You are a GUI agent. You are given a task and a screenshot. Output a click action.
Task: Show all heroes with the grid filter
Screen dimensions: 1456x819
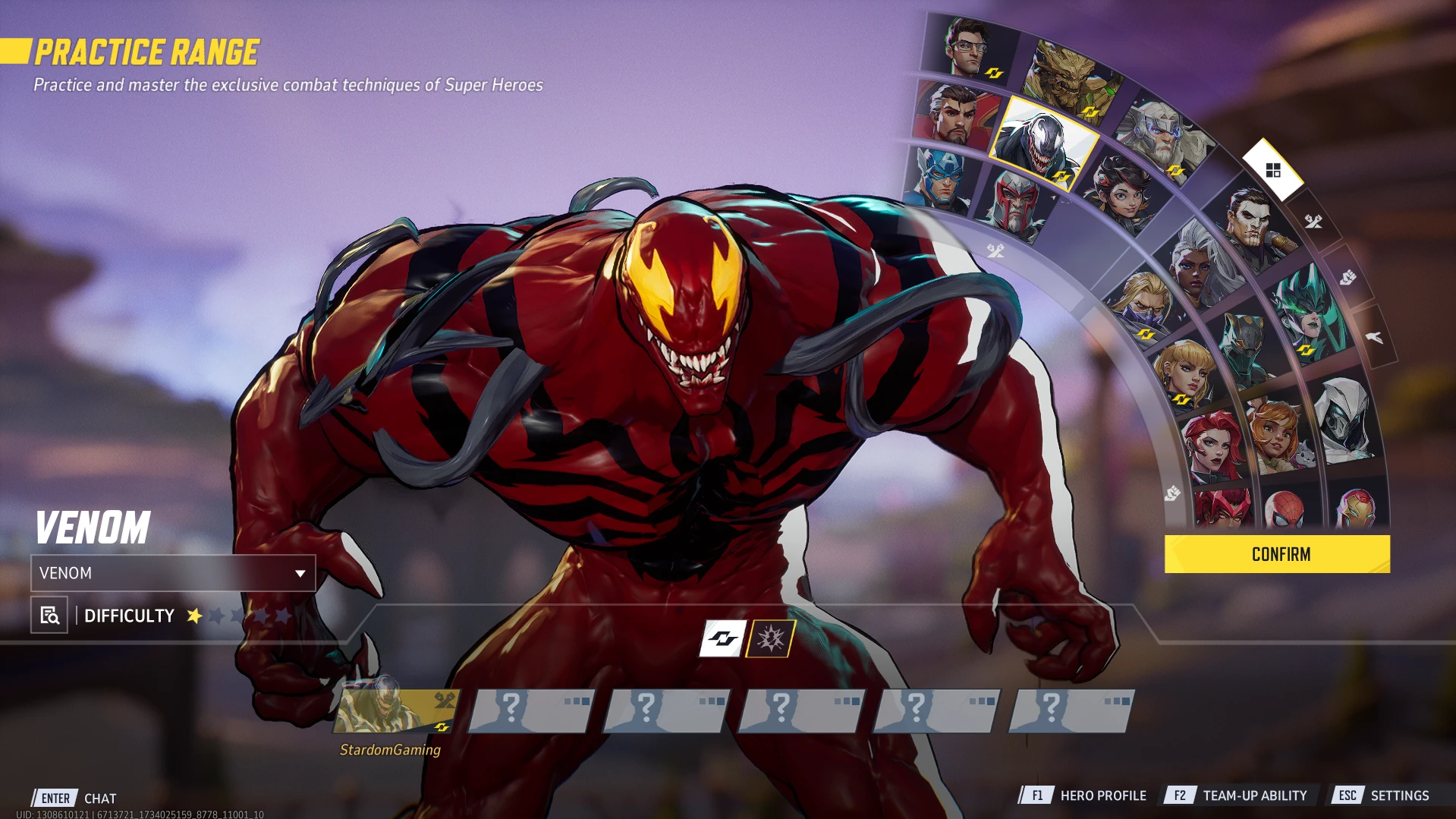[1273, 170]
